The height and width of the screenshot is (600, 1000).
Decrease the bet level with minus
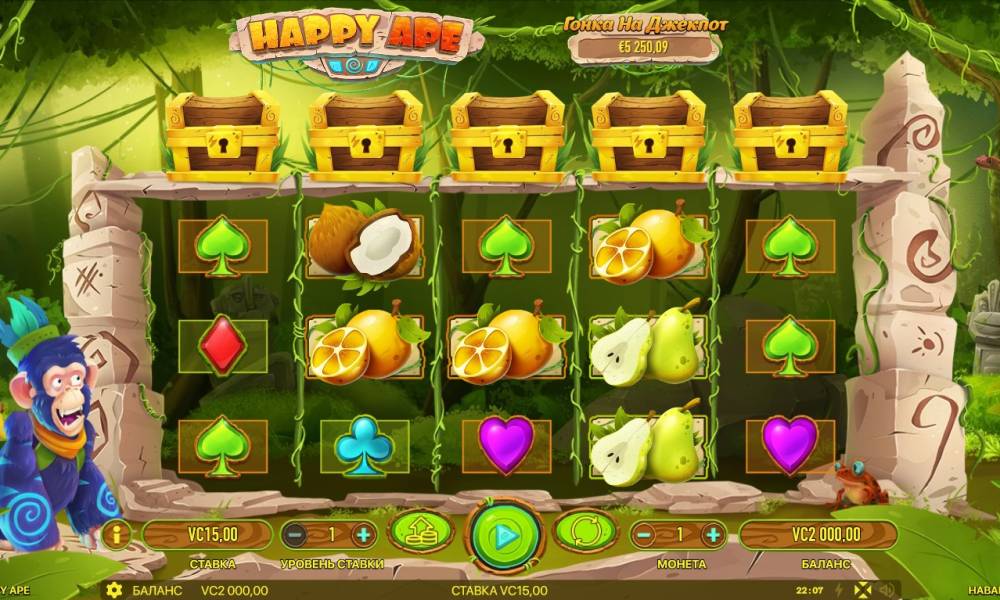[296, 535]
